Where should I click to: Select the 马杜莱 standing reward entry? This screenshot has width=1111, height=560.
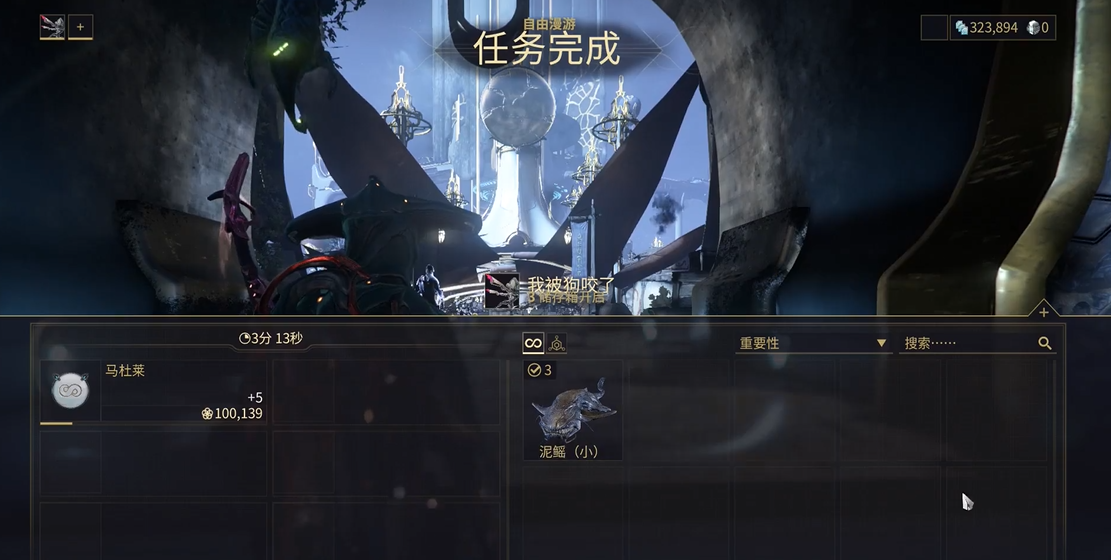click(154, 391)
